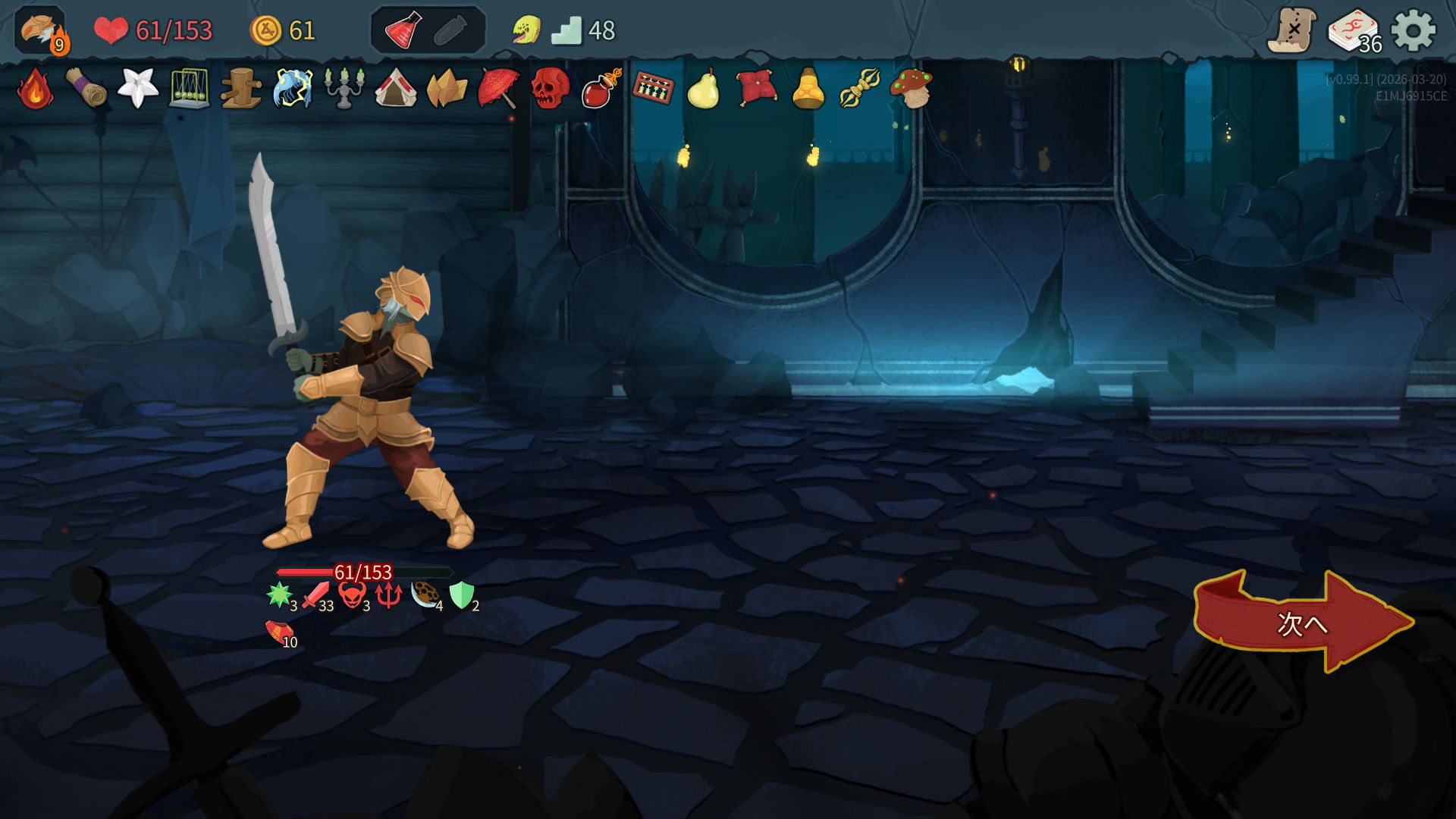Open the map scroll
This screenshot has width=1456, height=819.
pos(1292,31)
